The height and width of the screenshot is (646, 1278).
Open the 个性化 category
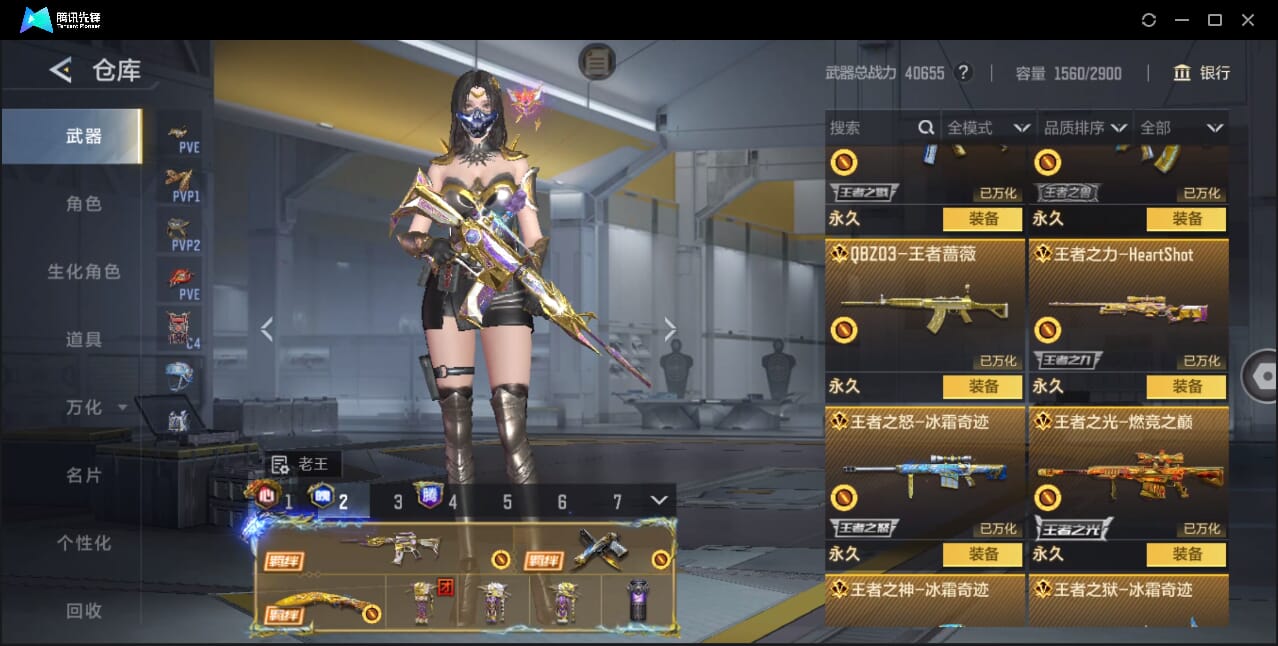pos(84,543)
